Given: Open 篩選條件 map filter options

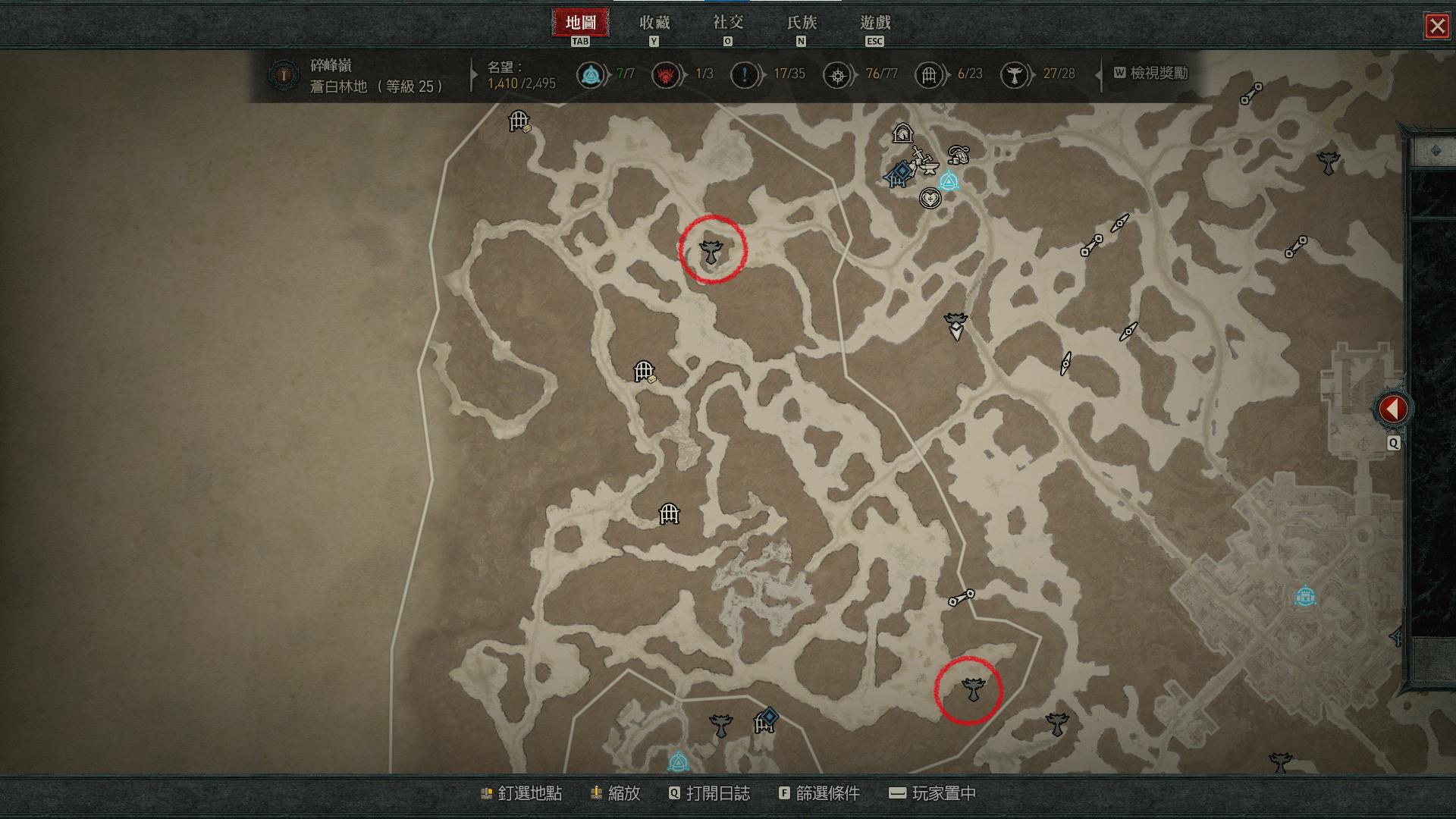Looking at the screenshot, I should coord(819,793).
